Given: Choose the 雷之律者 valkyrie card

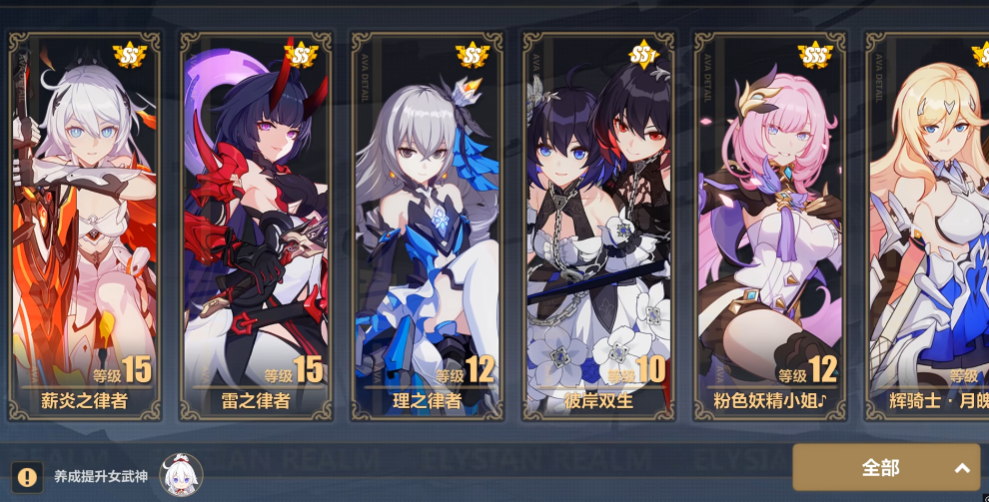Looking at the screenshot, I should [256, 225].
